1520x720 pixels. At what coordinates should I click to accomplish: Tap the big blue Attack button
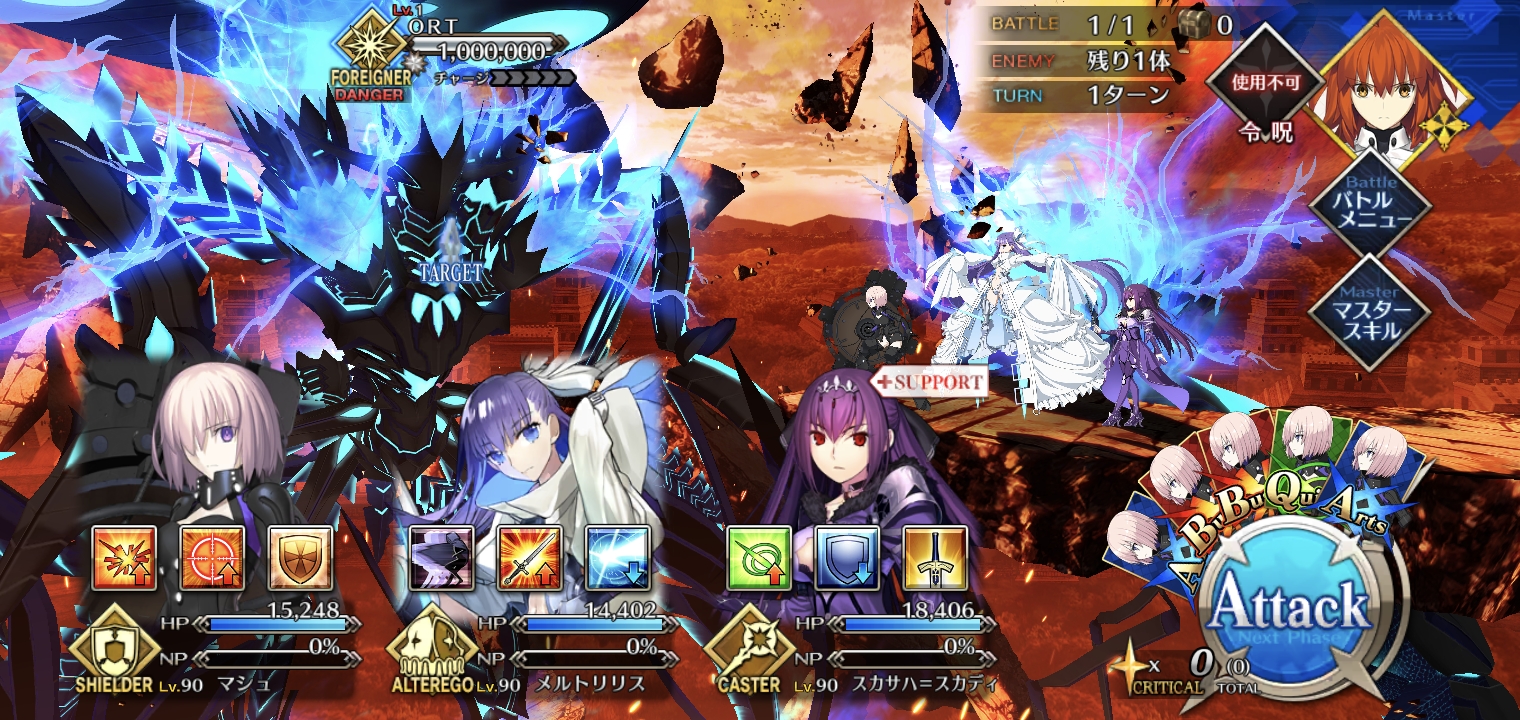1289,606
